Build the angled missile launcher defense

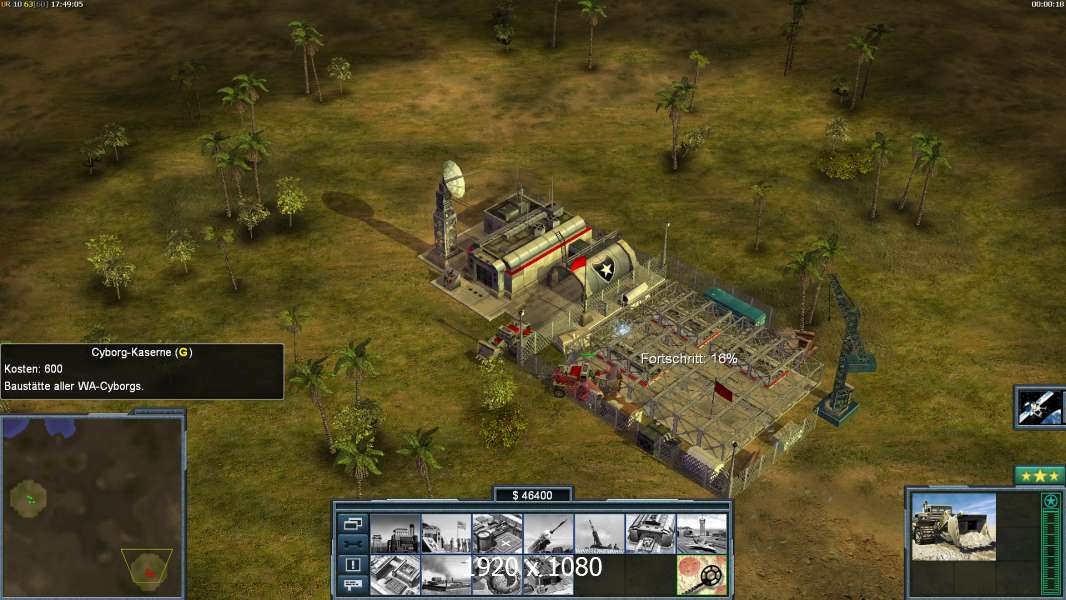(x=548, y=534)
